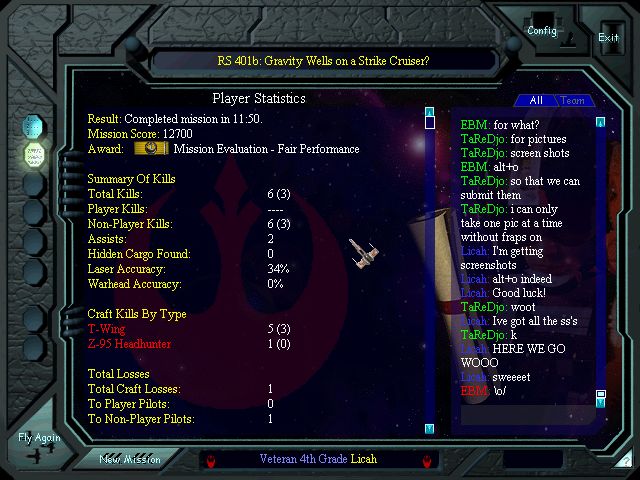Click the statistics panel scroll-up arrow

[x=429, y=112]
